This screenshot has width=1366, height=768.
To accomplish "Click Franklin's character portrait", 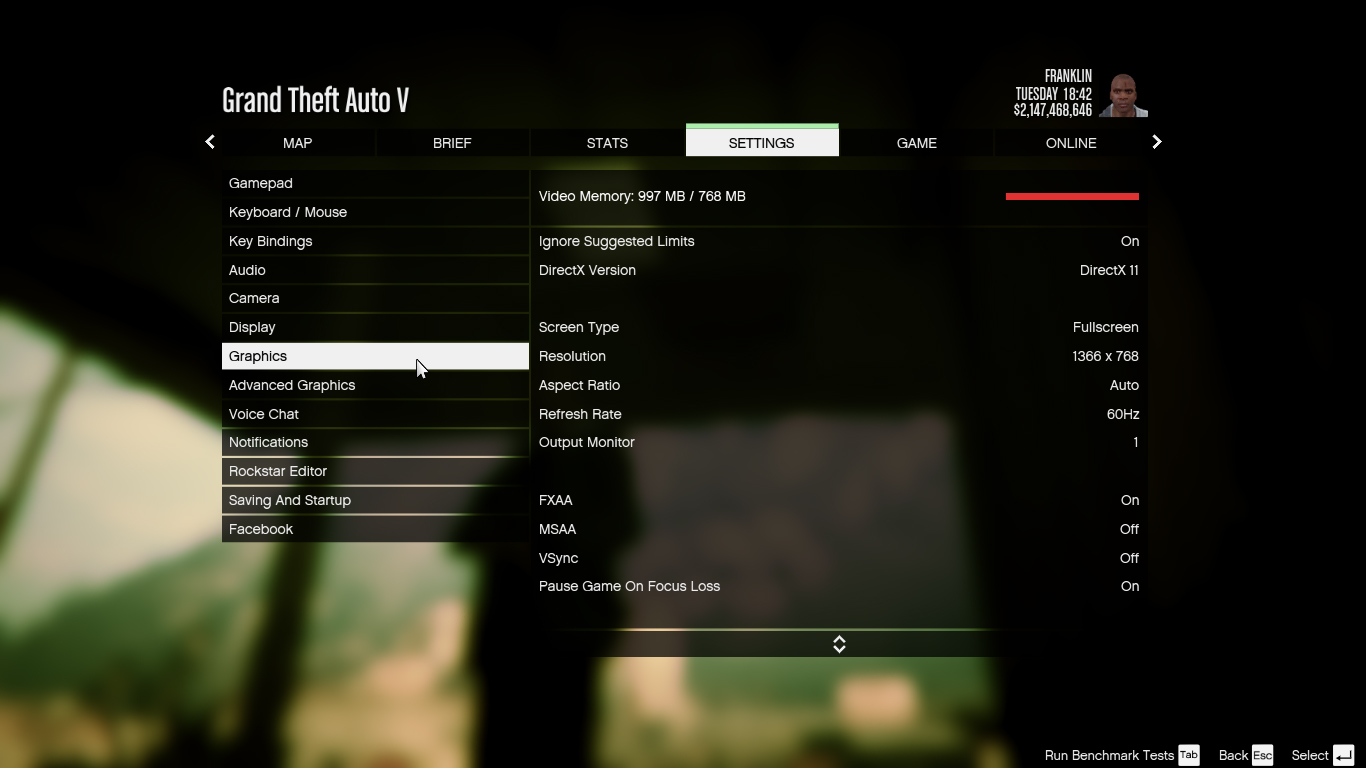I will pyautogui.click(x=1124, y=94).
